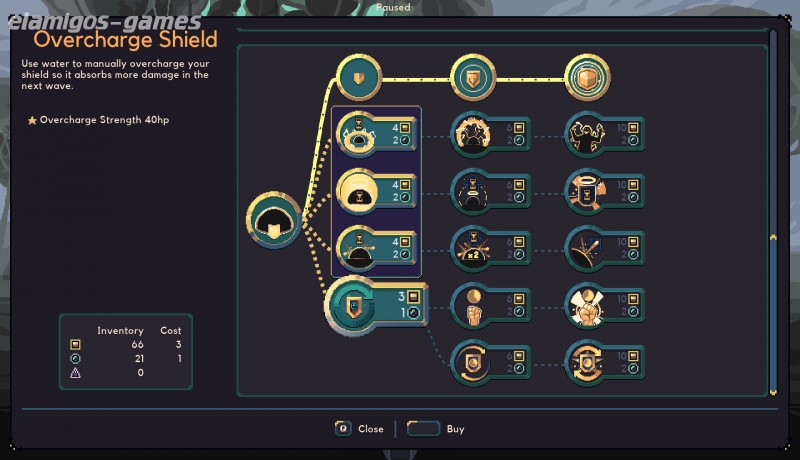This screenshot has width=800, height=460.
Task: Click the upgrade tree vertical scrollbar
Action: [772, 237]
